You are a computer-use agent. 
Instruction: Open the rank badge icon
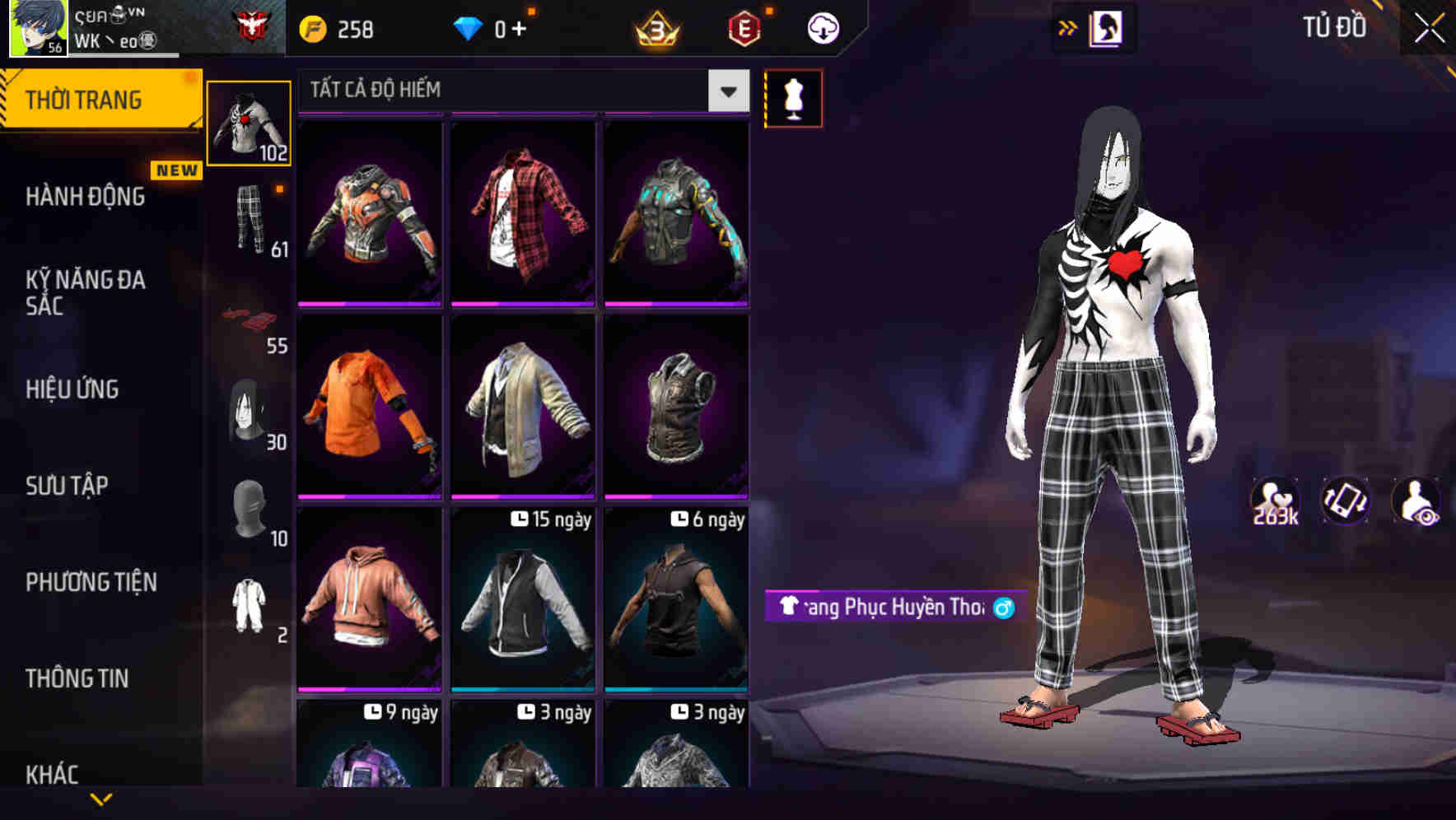click(x=655, y=27)
